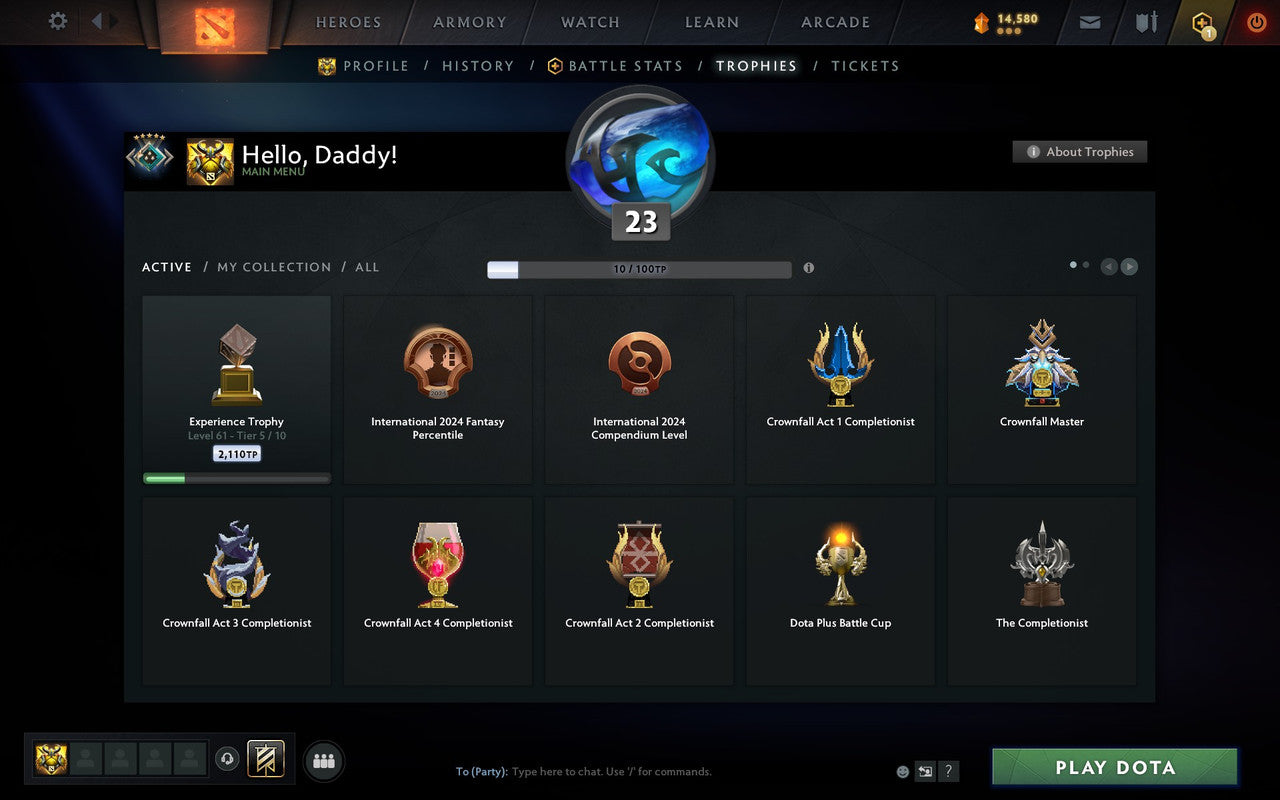Open the mail inbox icon

pyautogui.click(x=1089, y=21)
